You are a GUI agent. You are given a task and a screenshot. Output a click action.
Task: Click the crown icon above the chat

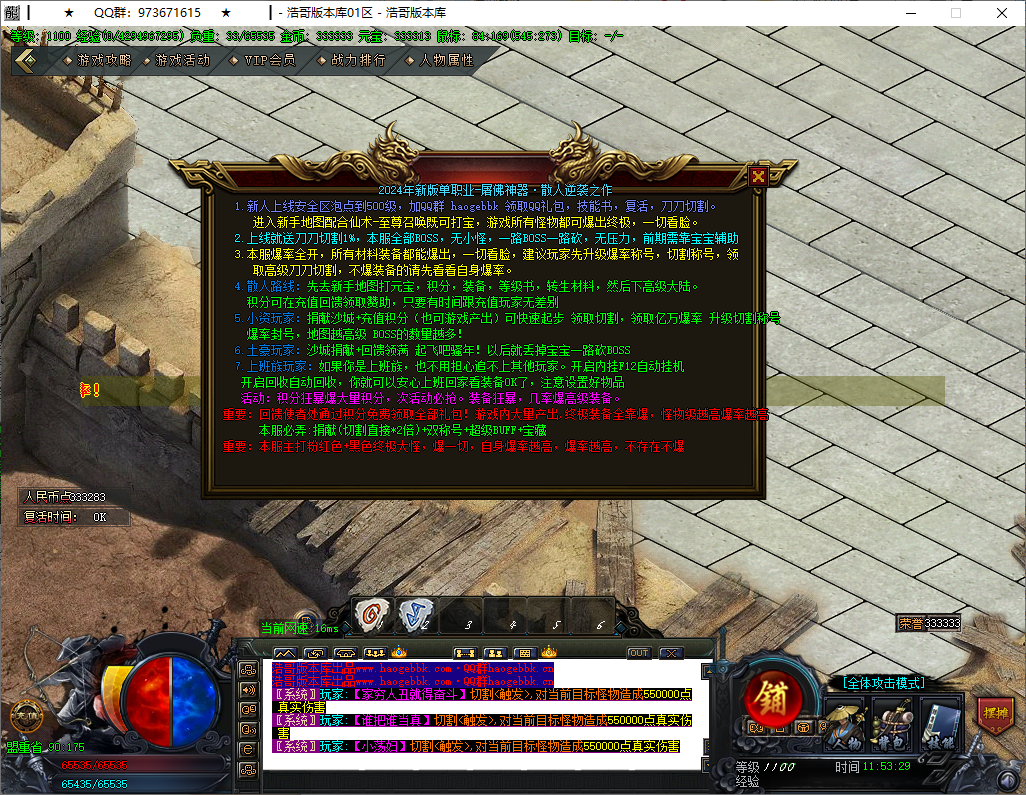pos(548,652)
